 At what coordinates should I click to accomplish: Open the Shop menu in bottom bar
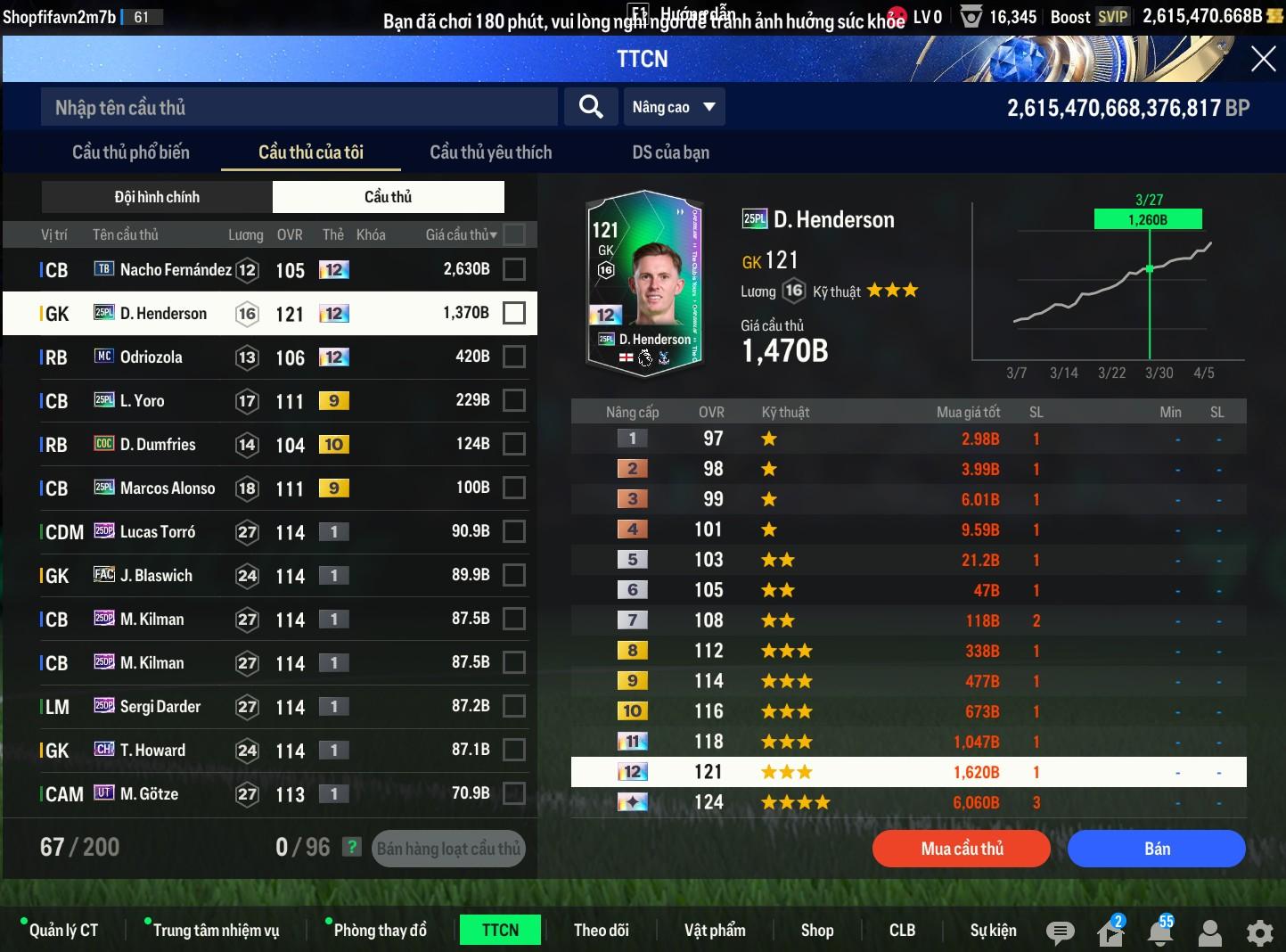816,930
